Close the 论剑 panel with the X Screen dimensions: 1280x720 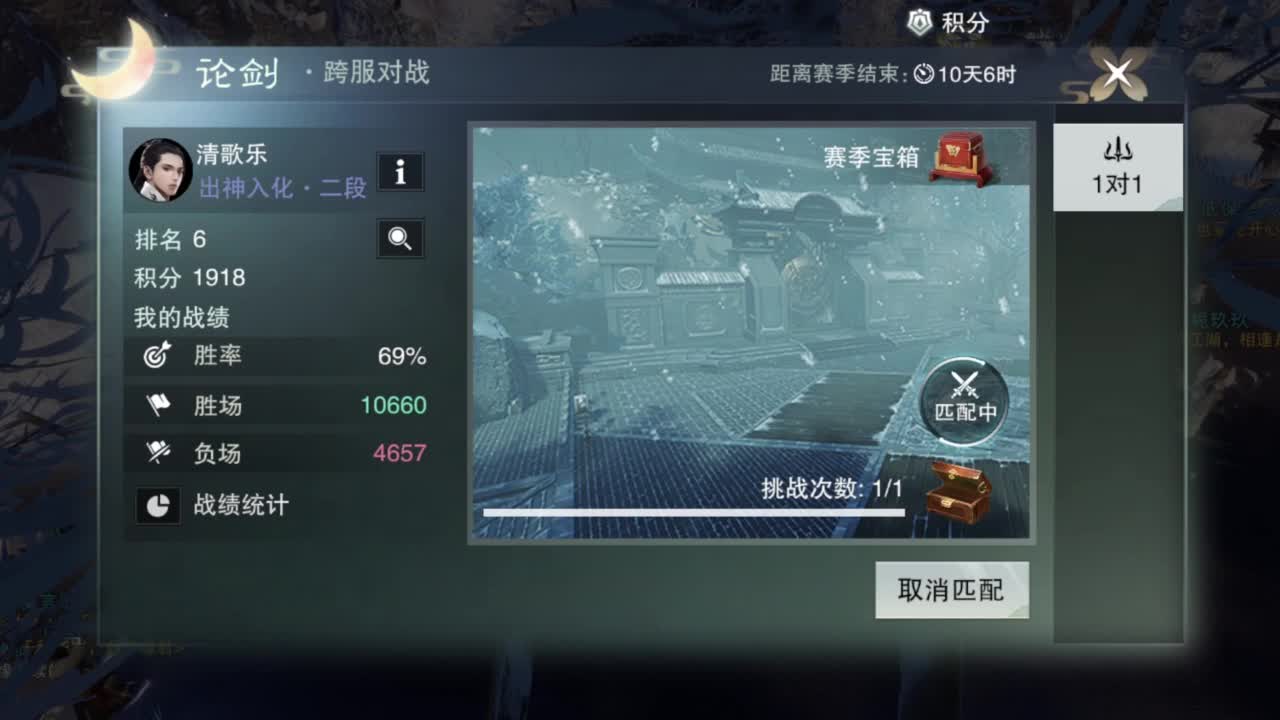[1116, 73]
